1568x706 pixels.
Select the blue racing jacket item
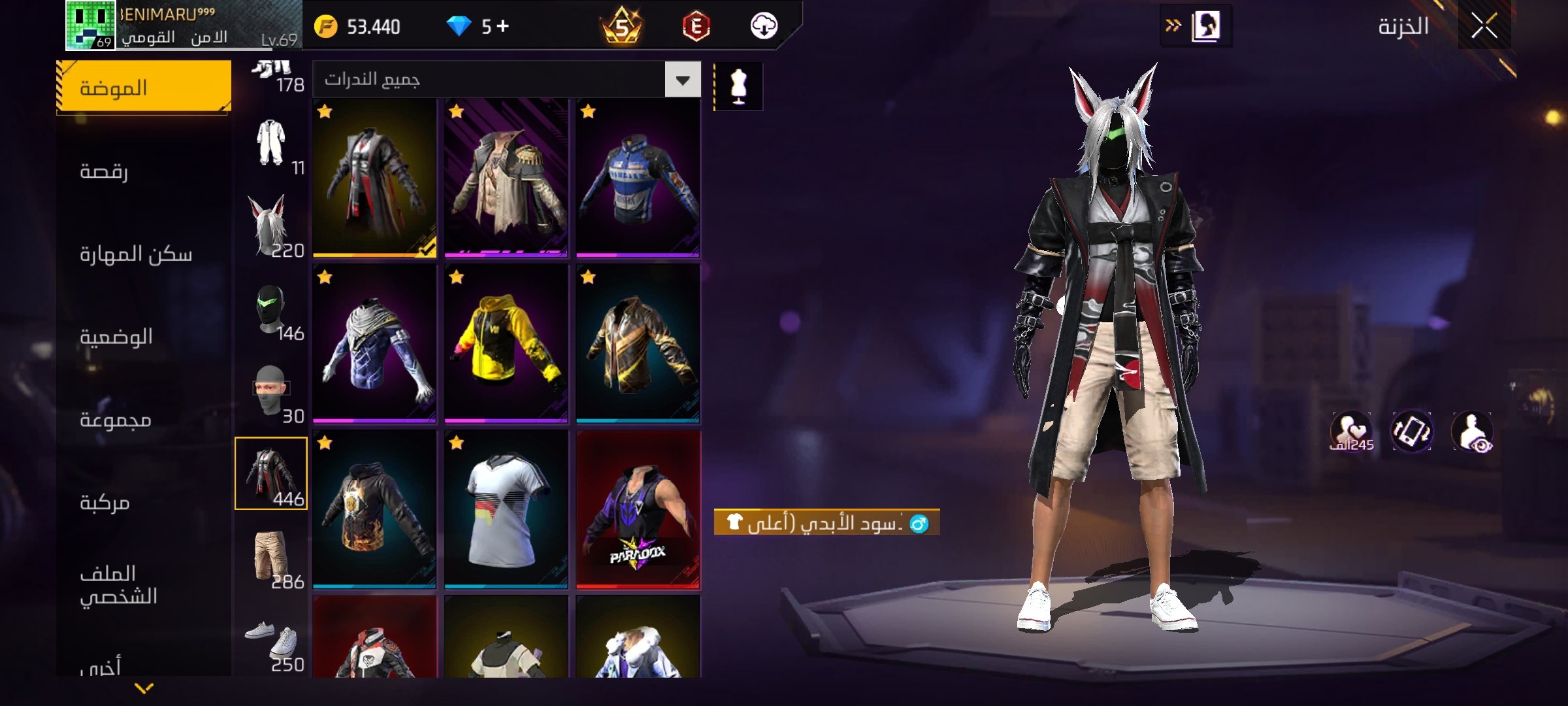(638, 178)
